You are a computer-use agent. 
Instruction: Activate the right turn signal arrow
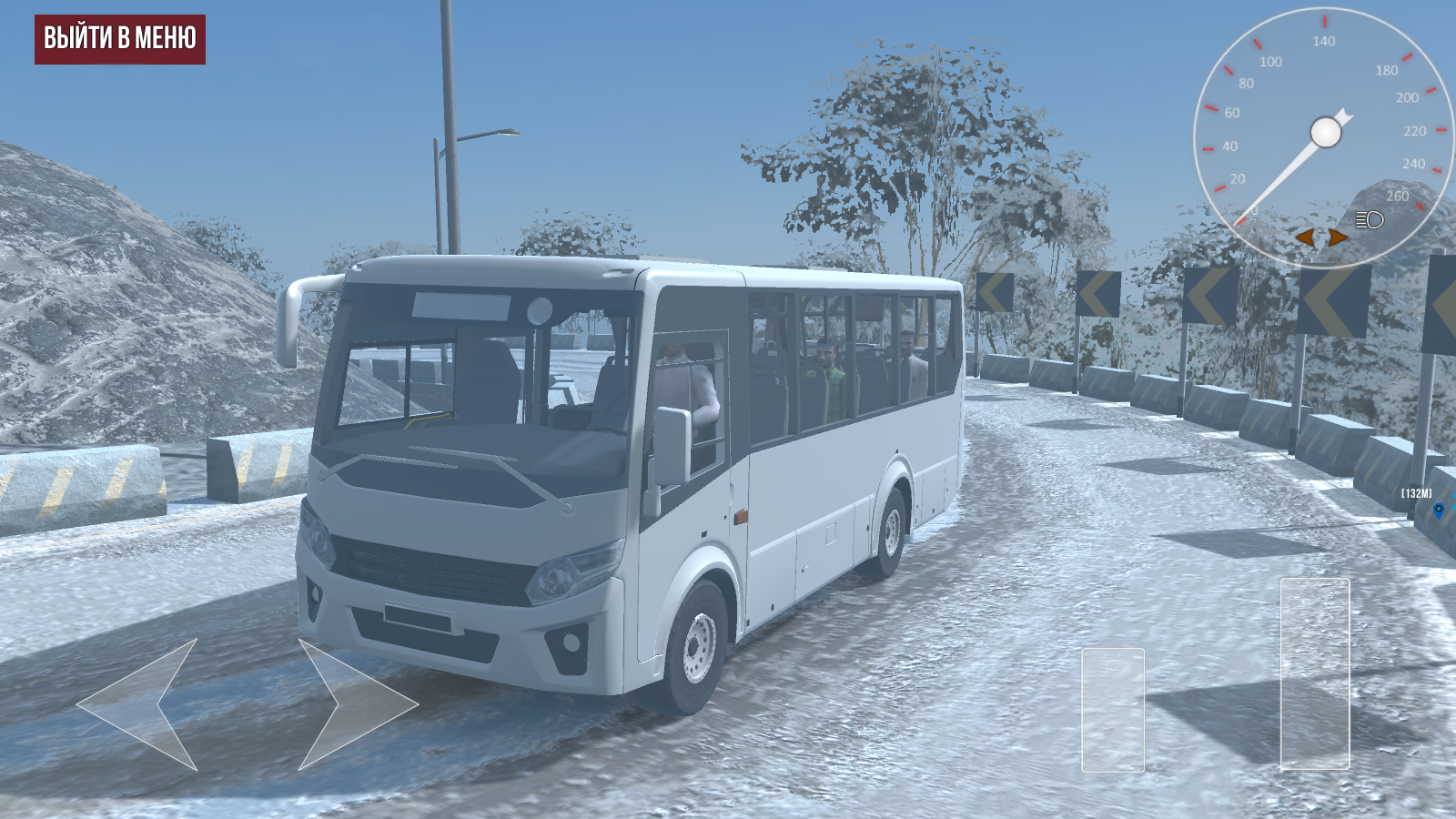point(1337,238)
